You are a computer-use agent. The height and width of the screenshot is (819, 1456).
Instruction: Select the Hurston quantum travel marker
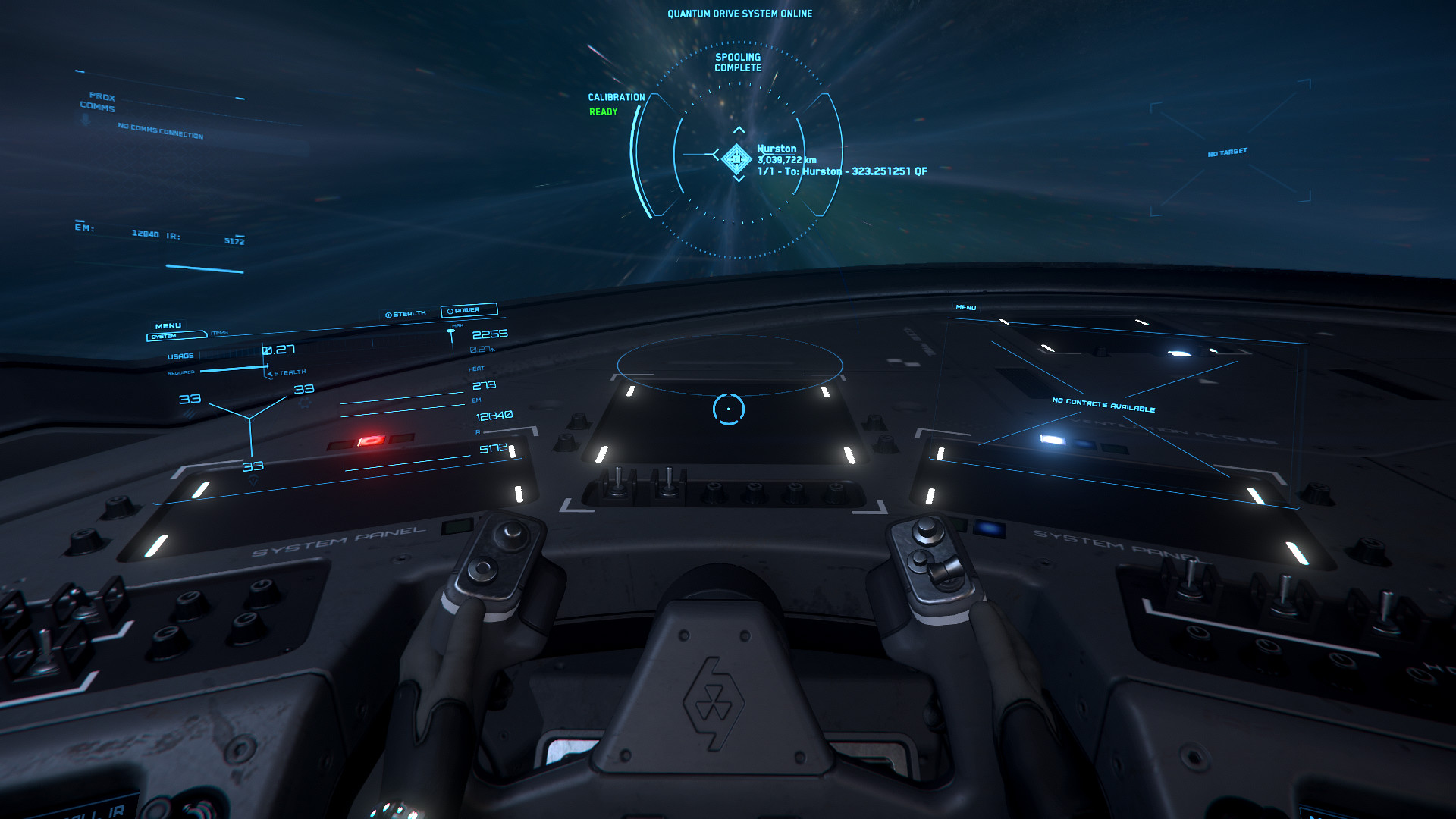point(736,158)
